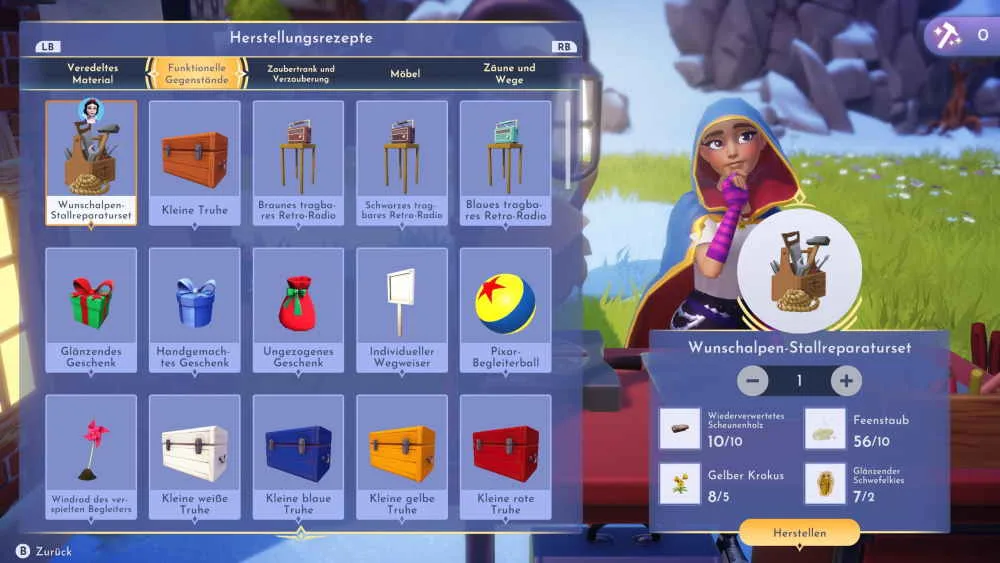Switch to the Veredeltes Material tab
This screenshot has height=563, width=1000.
tap(93, 73)
